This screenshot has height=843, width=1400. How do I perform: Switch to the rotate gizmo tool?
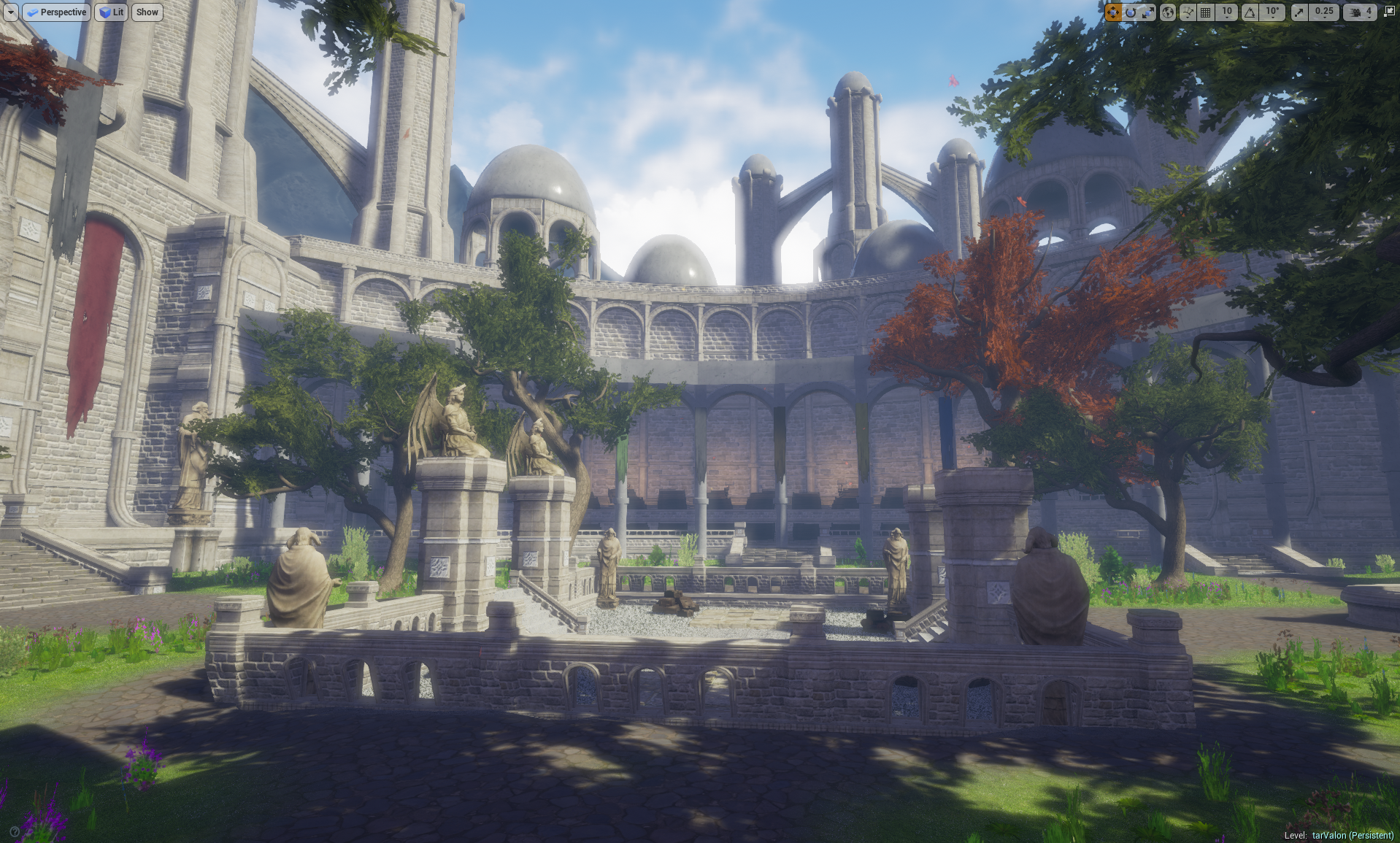pos(1131,12)
